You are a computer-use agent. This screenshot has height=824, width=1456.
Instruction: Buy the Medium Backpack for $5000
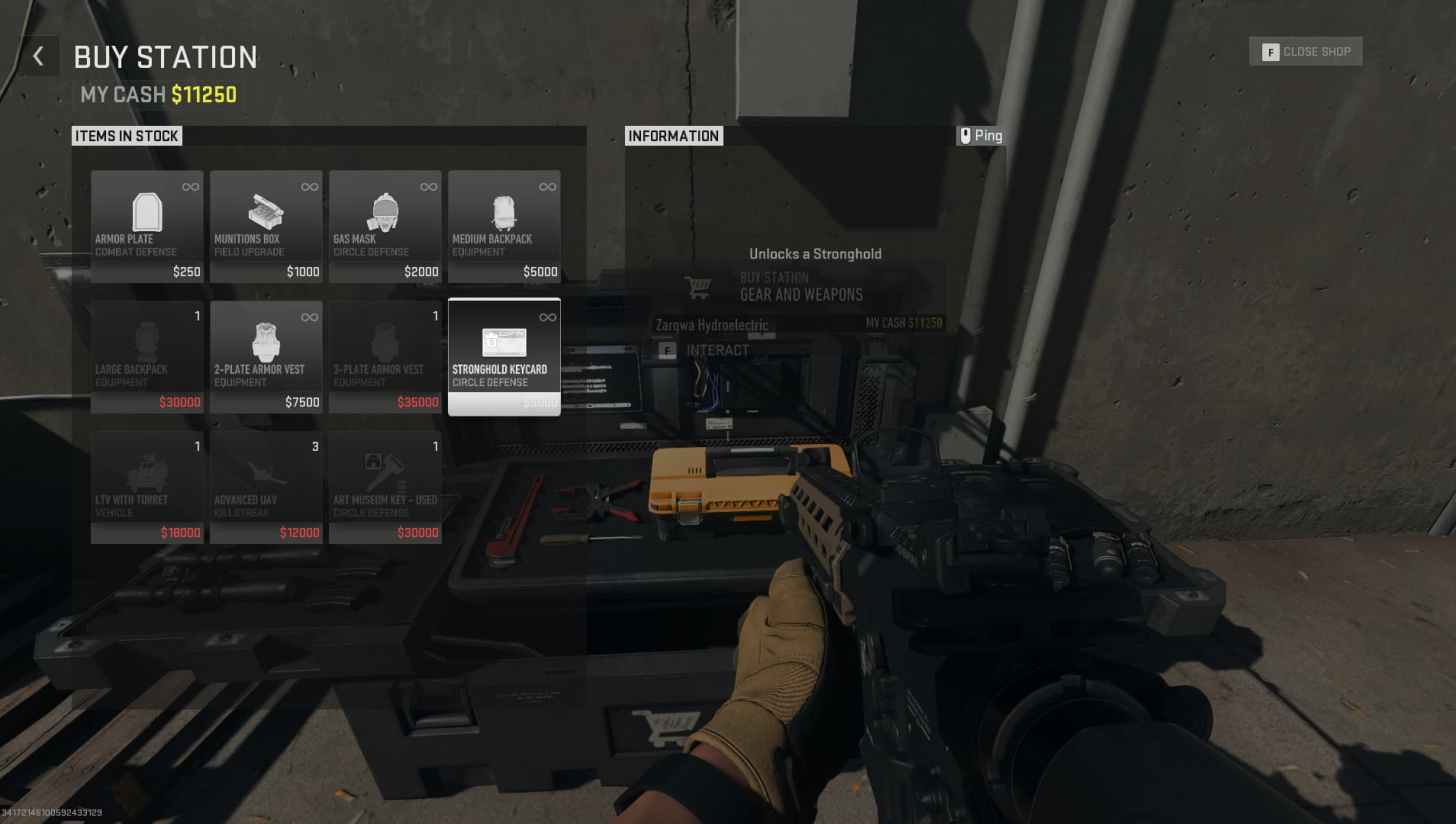point(504,227)
